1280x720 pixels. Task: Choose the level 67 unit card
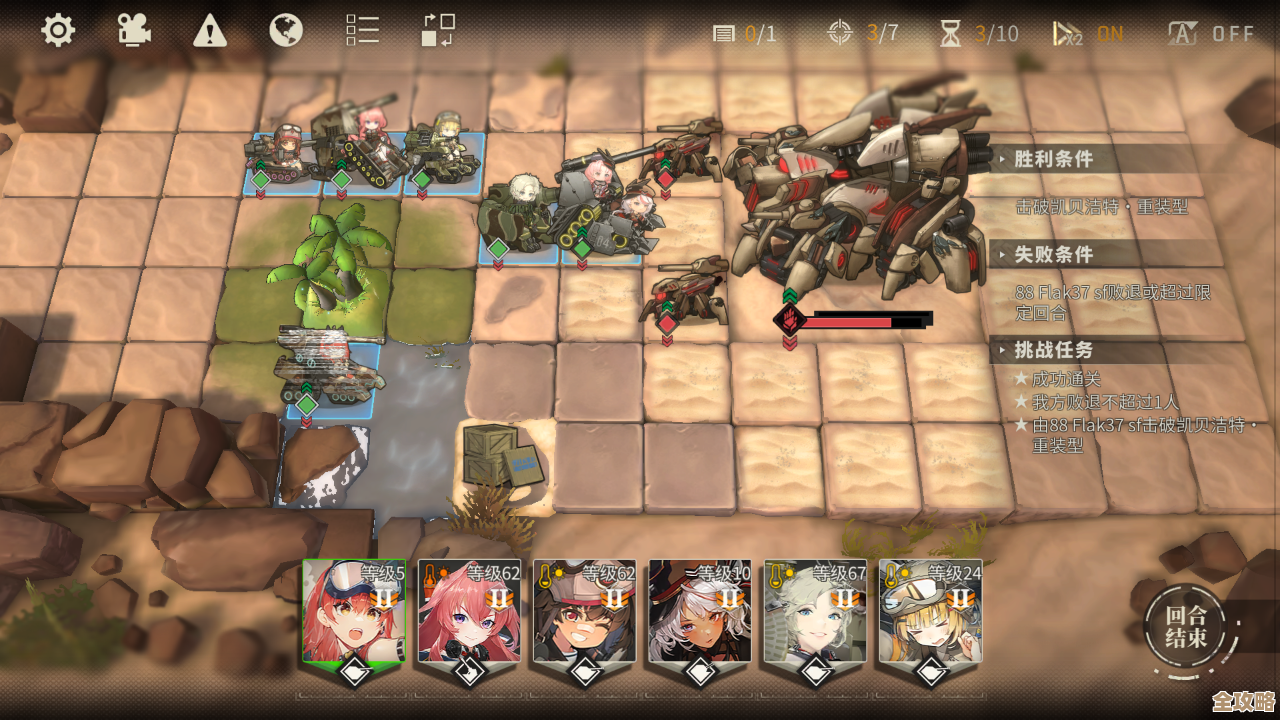click(x=815, y=612)
